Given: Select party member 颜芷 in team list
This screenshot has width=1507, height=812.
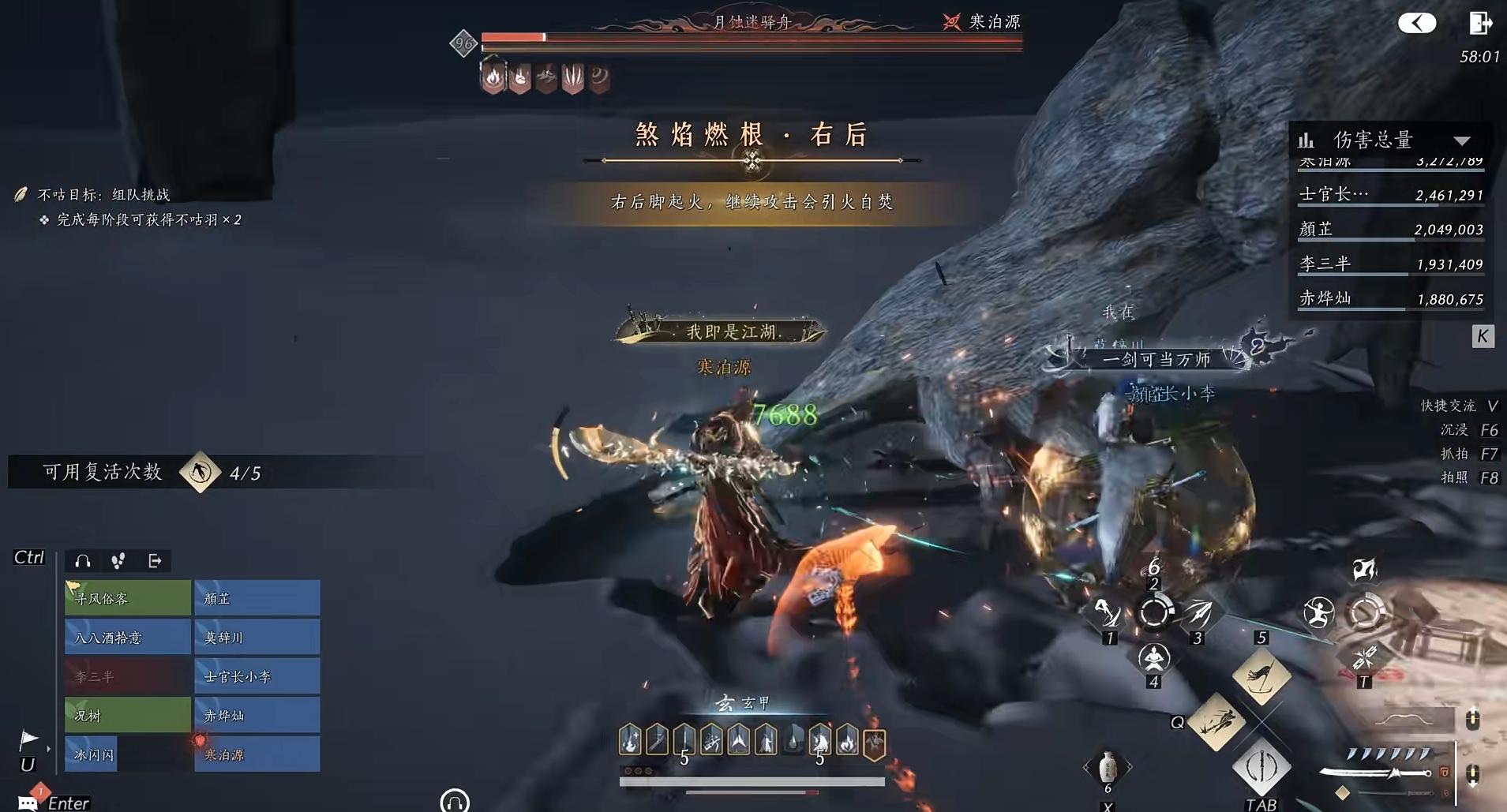Looking at the screenshot, I should 257,598.
